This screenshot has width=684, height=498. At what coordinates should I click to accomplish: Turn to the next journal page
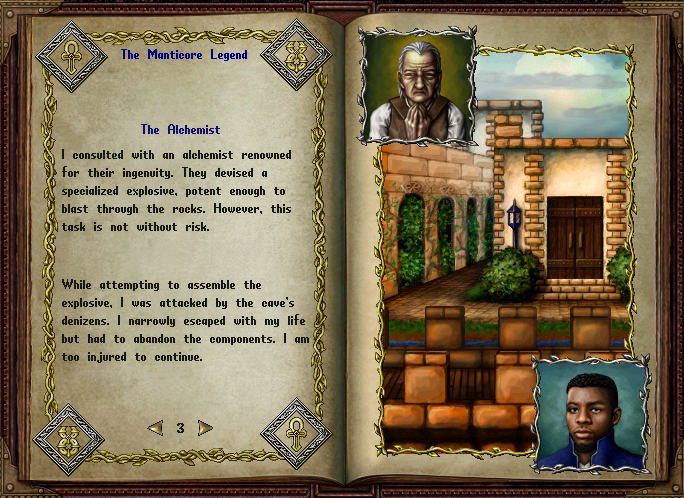coord(205,428)
